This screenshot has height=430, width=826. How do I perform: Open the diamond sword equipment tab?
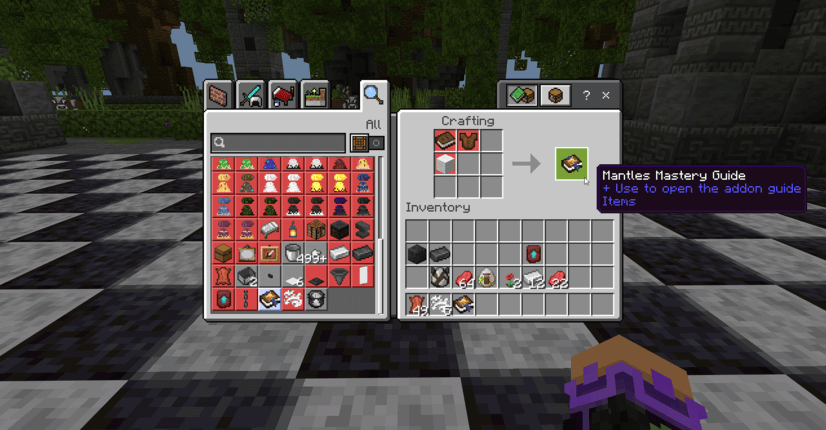coord(251,95)
